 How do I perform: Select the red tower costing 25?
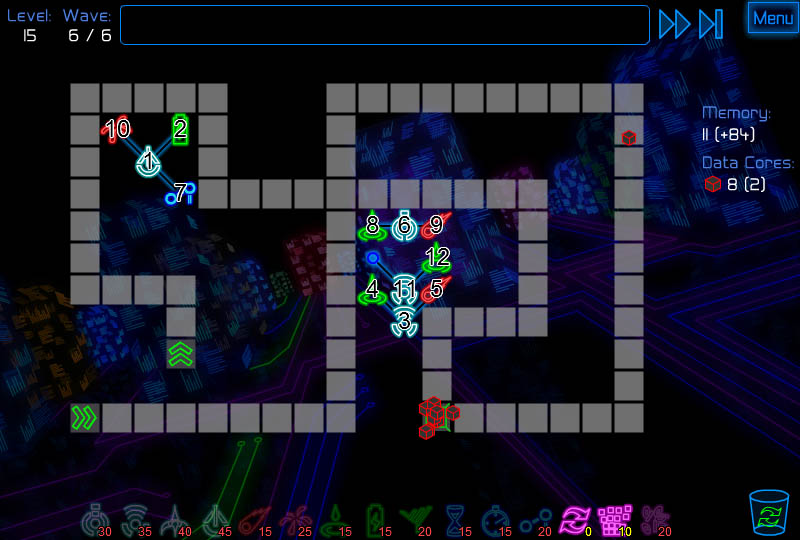296,519
